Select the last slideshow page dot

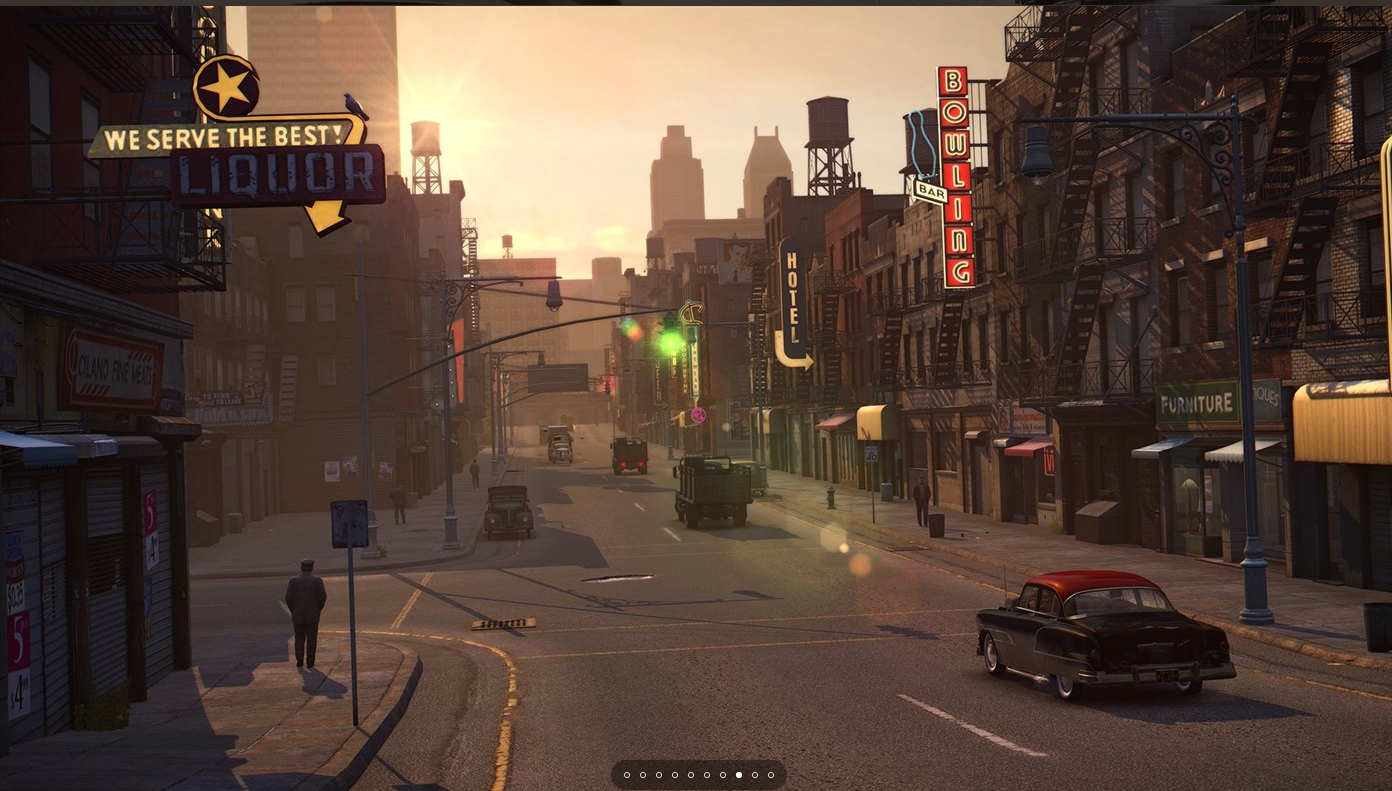(x=771, y=775)
